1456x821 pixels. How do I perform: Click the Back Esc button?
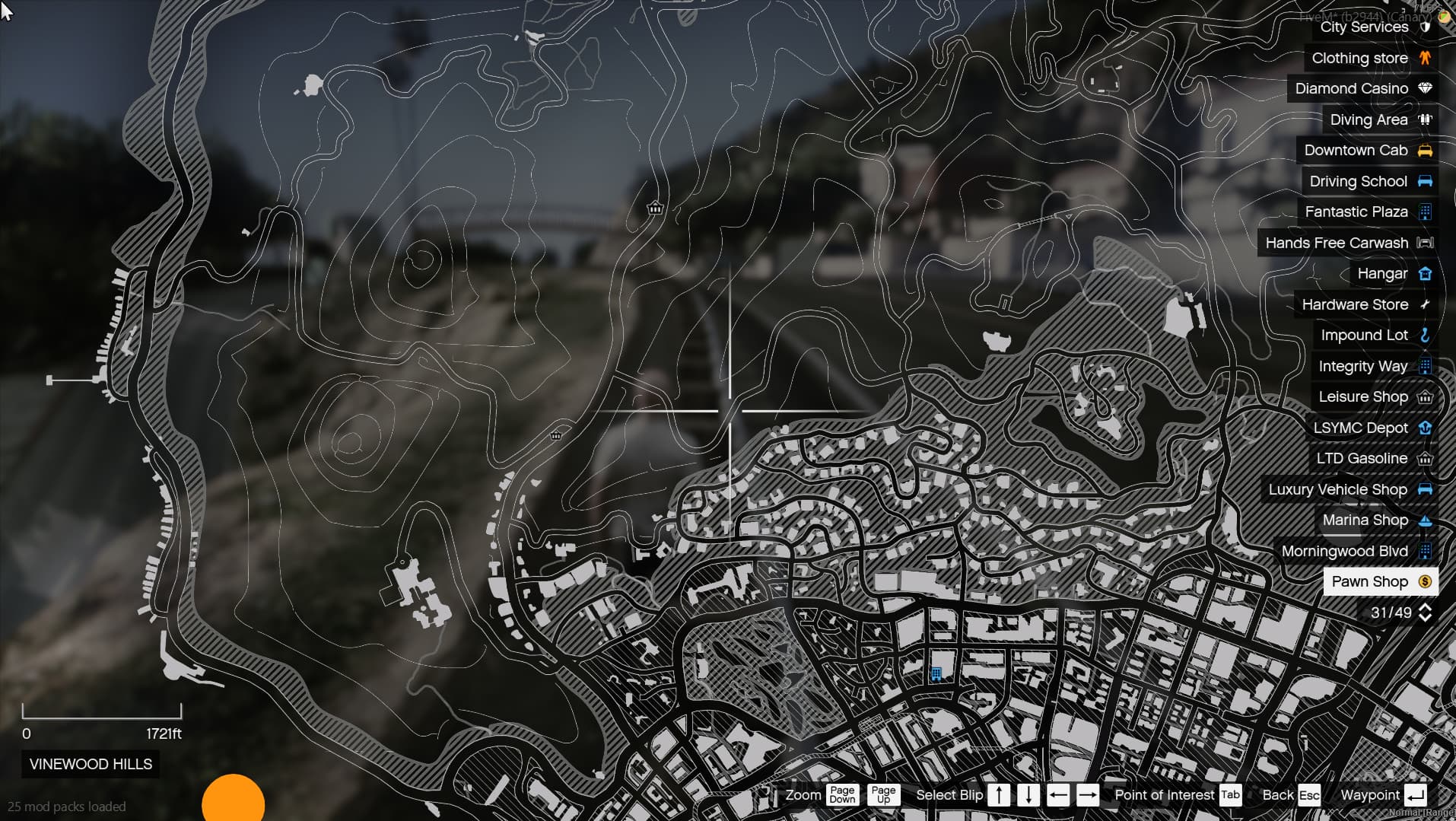tap(1310, 794)
